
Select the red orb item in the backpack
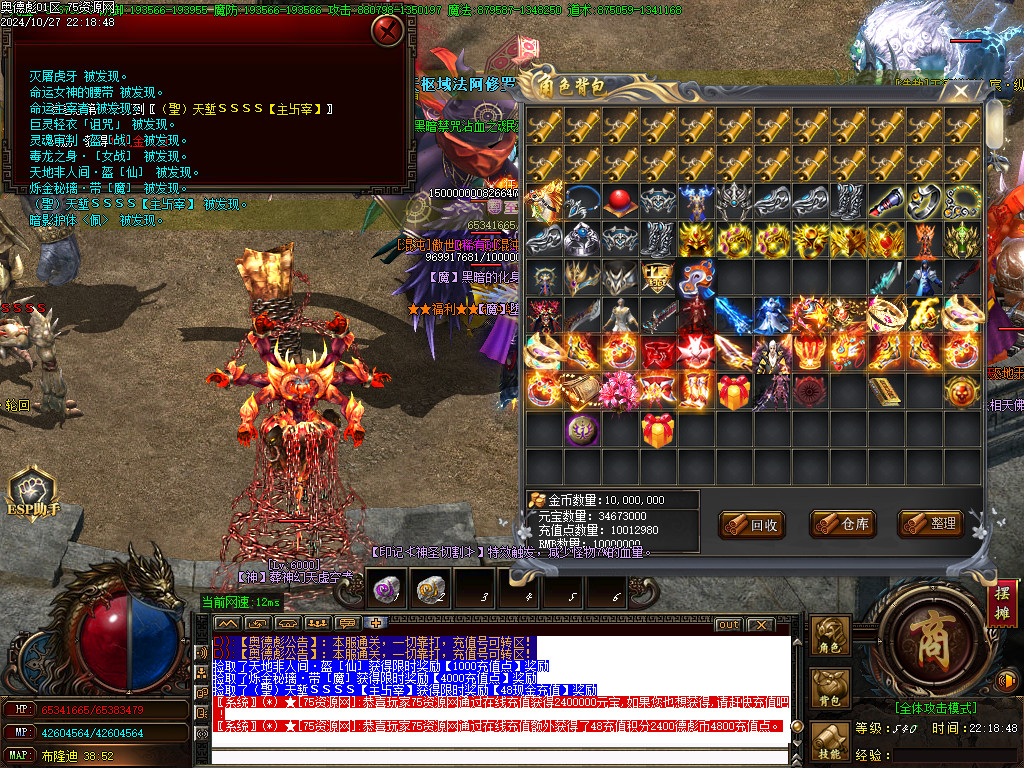pos(621,201)
